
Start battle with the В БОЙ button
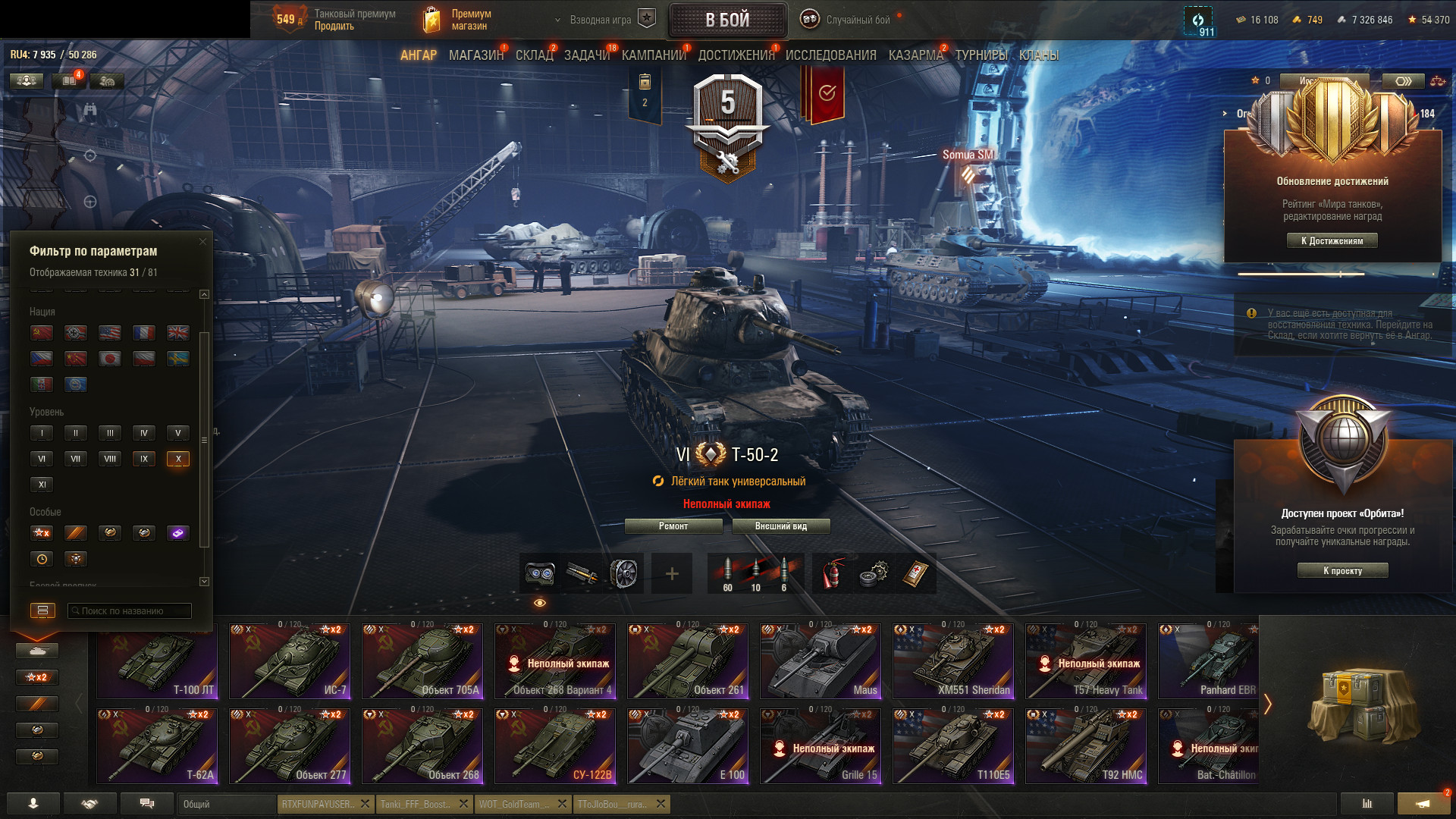pos(727,20)
